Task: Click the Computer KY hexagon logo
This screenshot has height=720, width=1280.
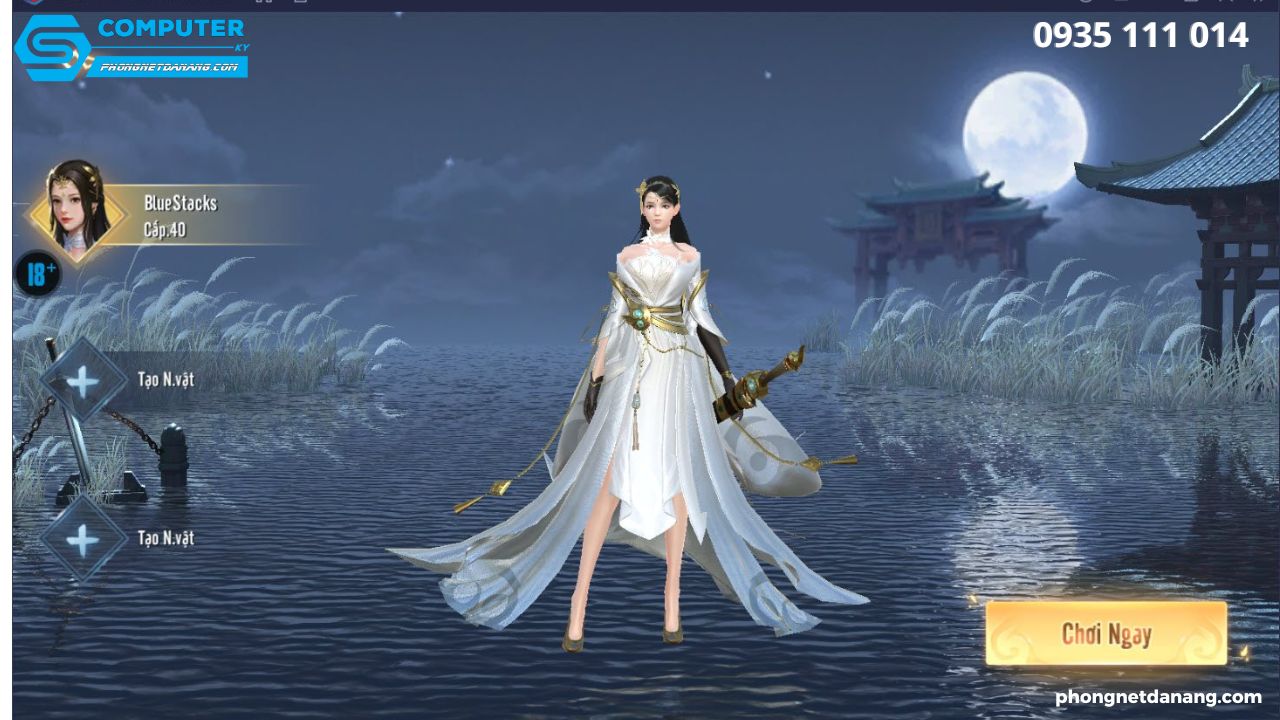Action: click(x=53, y=48)
